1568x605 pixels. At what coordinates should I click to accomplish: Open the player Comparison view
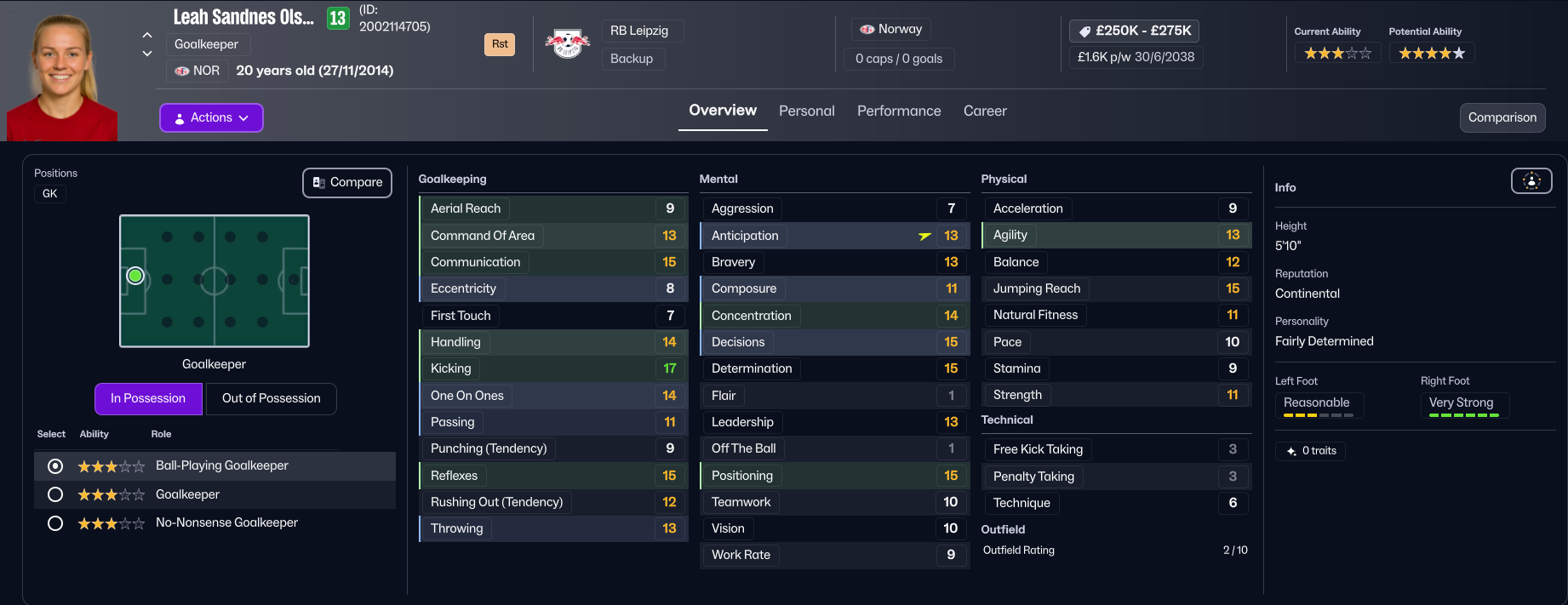click(1502, 117)
